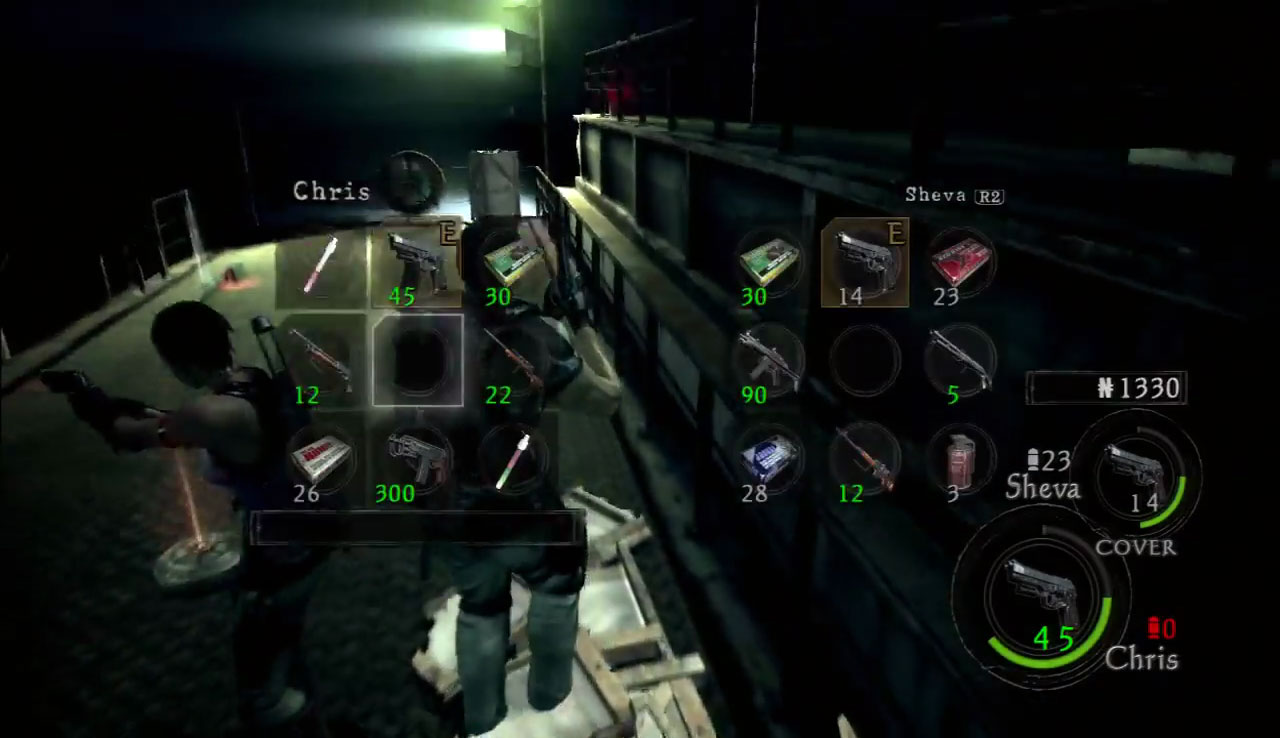This screenshot has height=738, width=1280.
Task: Select Sheva's green ammo box
Action: tap(768, 262)
